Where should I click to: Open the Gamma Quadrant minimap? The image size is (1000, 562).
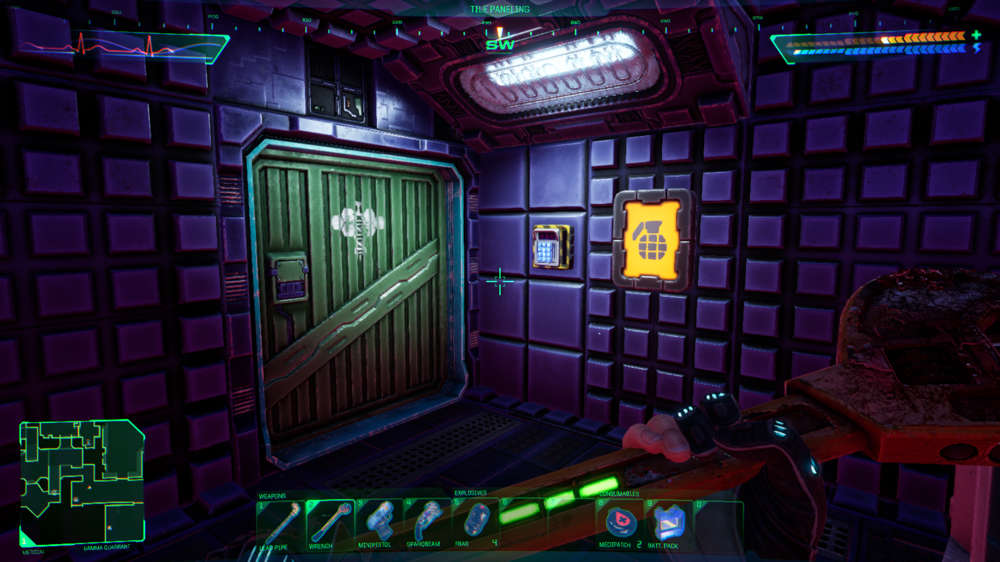coord(82,483)
